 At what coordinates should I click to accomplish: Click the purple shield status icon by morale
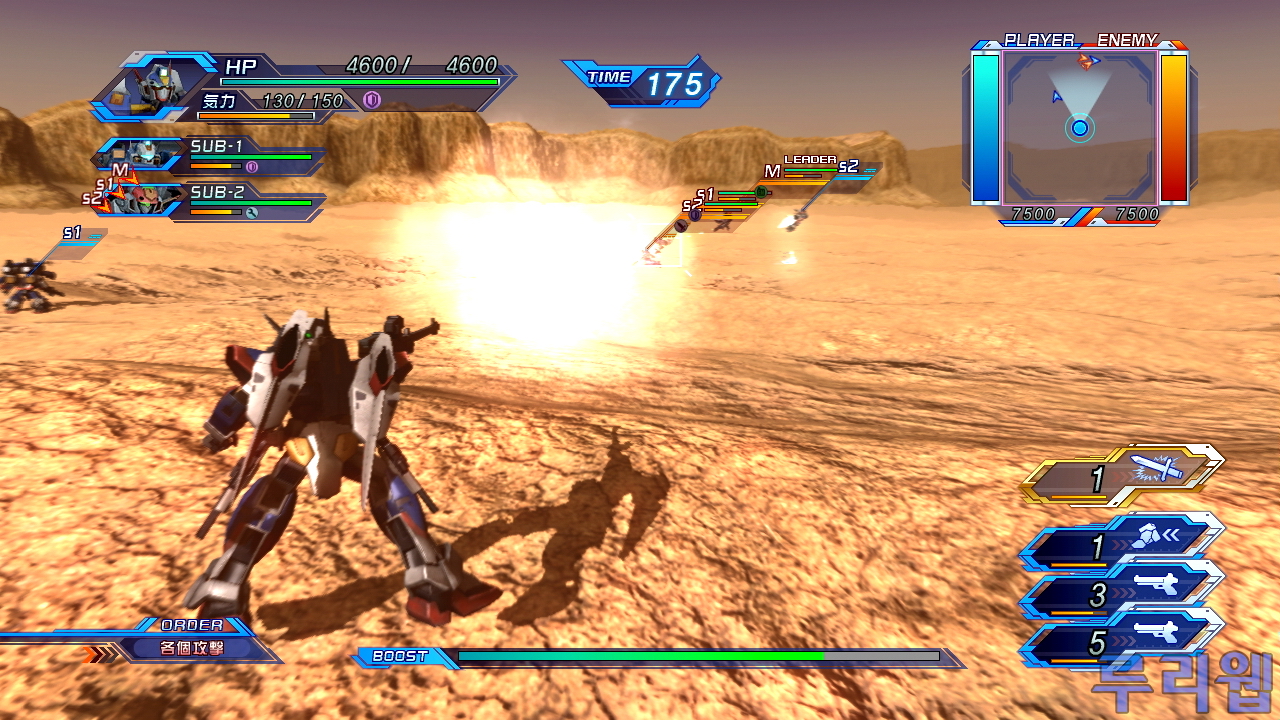372,100
